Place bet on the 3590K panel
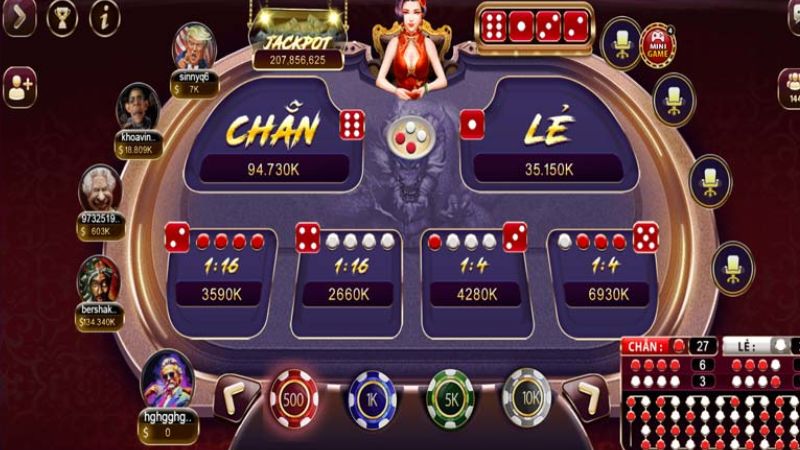Image resolution: width=800 pixels, height=450 pixels. 217,277
